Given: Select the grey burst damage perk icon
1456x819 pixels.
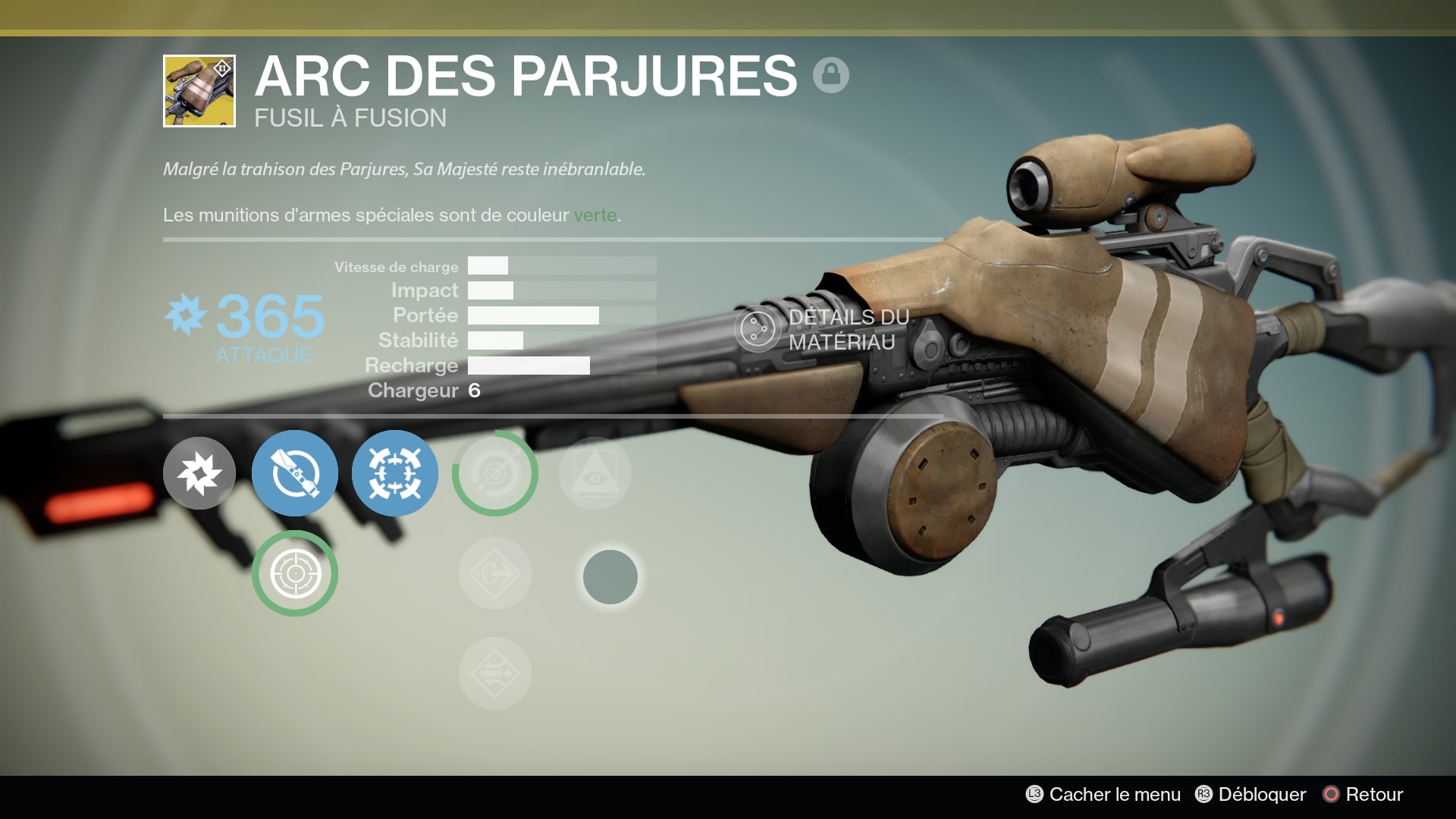Looking at the screenshot, I should coord(199,472).
